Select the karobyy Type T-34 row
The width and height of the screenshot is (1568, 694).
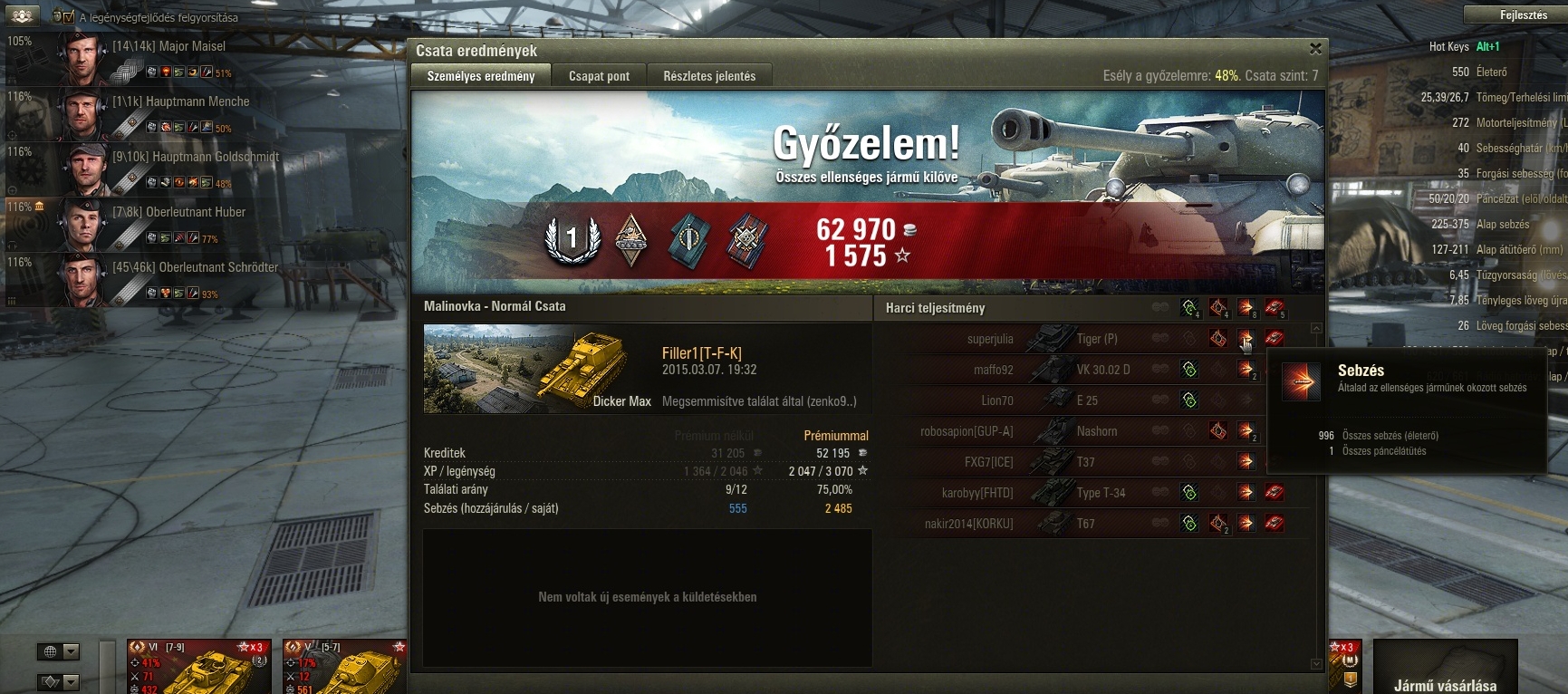[1042, 493]
